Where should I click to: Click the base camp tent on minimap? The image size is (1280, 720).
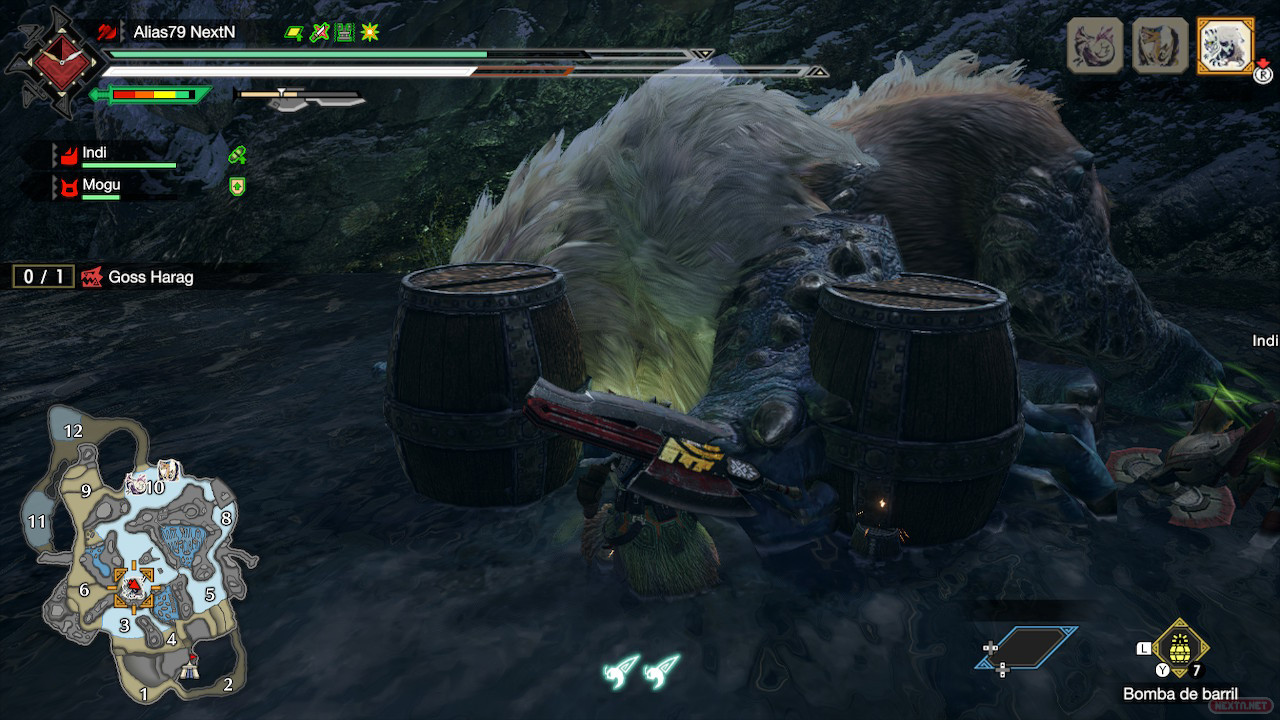(x=190, y=672)
